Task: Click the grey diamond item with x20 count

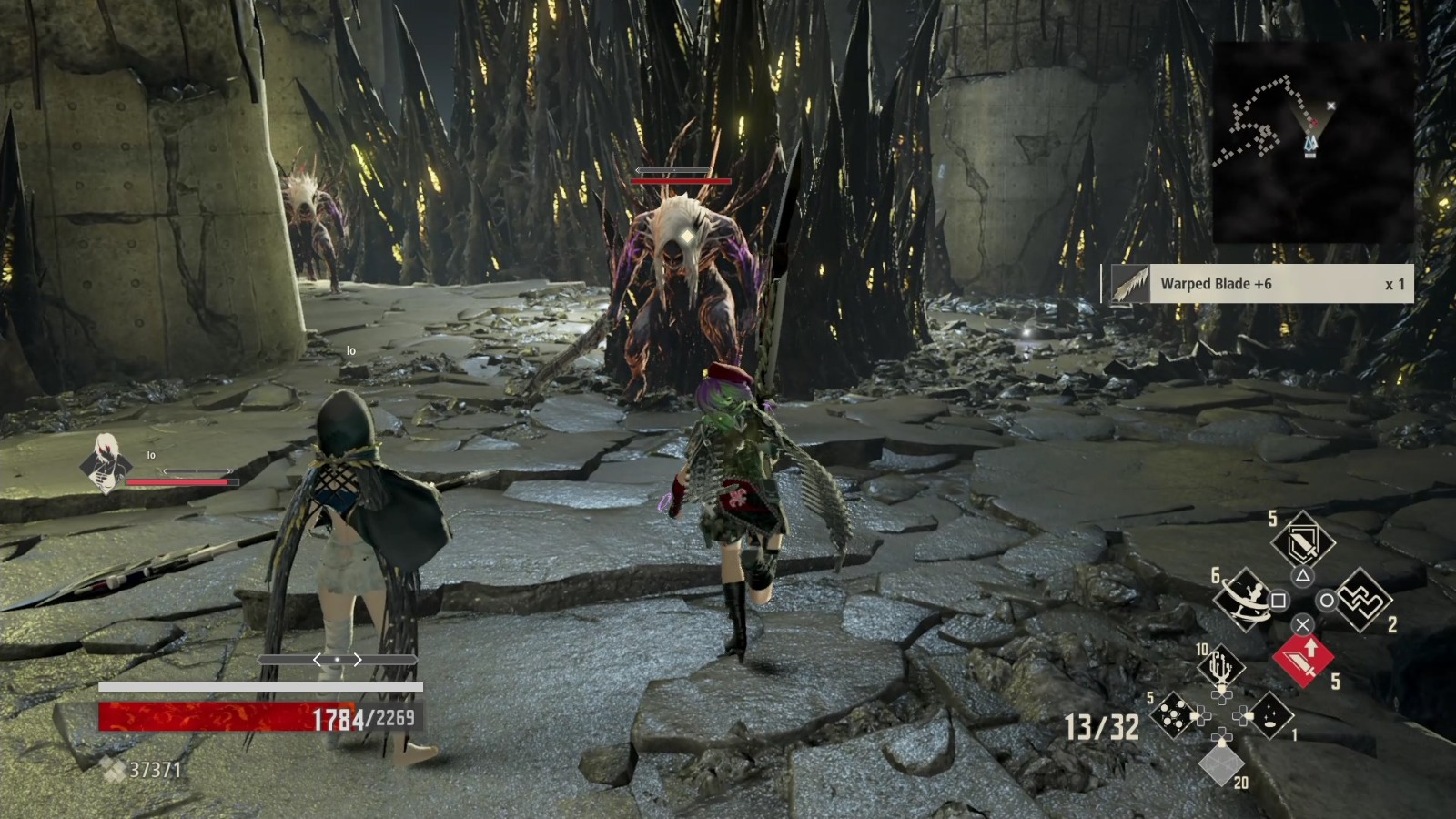Action: (1222, 764)
